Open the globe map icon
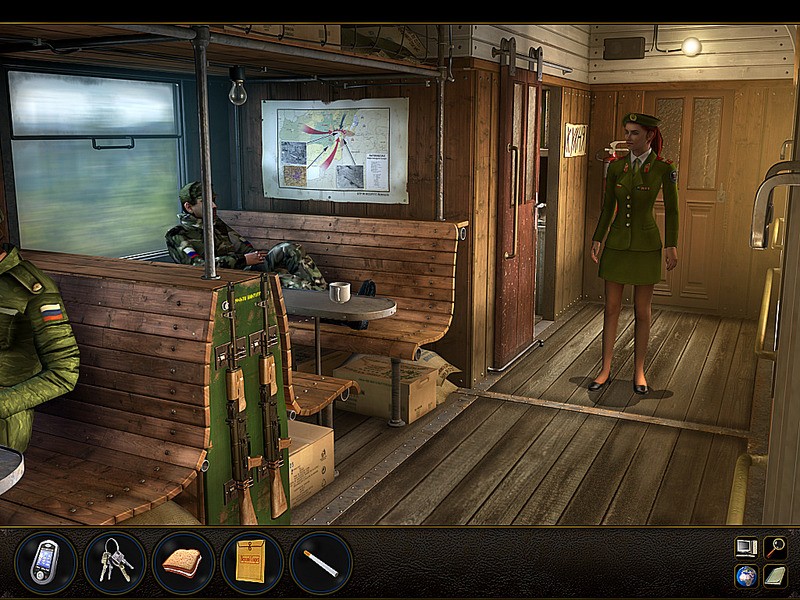The image size is (800, 600). (x=745, y=576)
